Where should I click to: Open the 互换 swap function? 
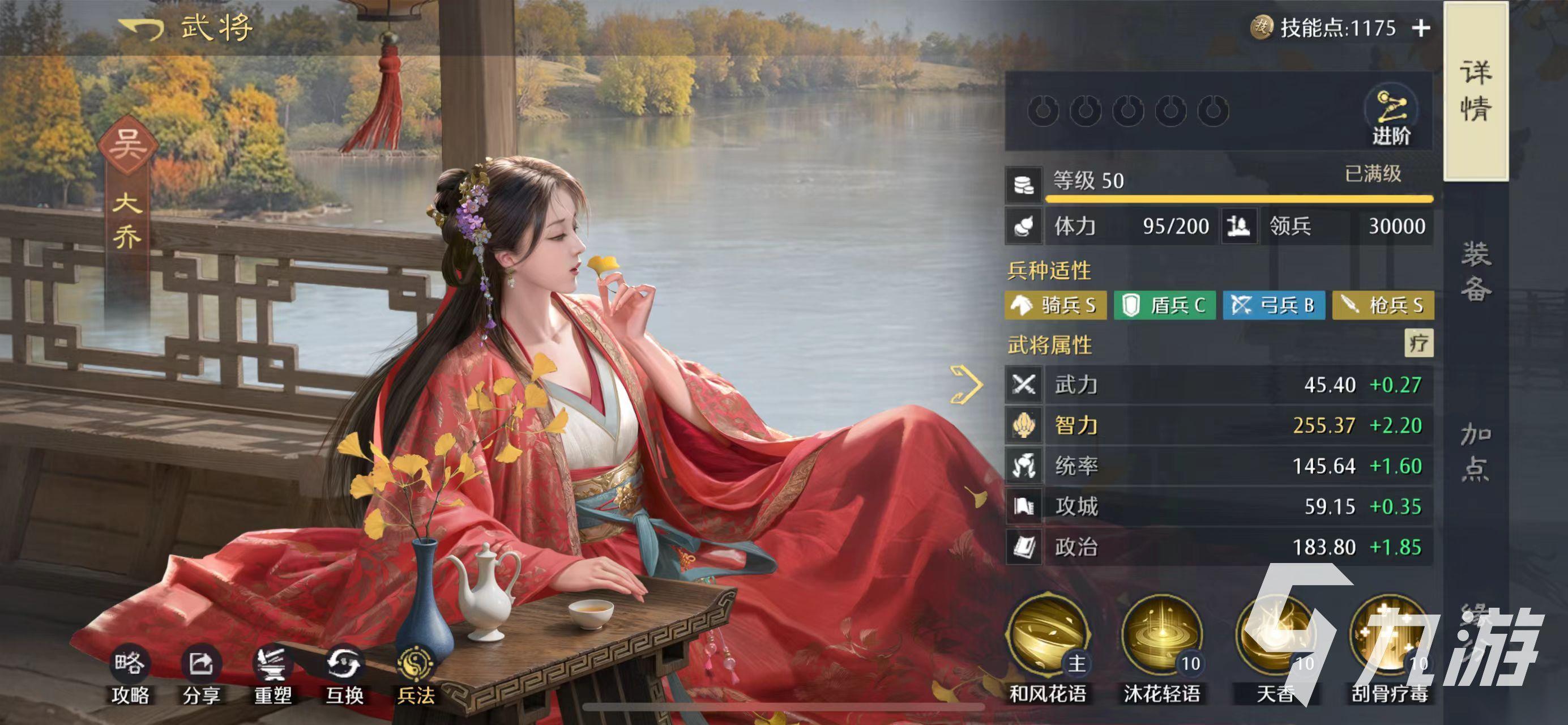click(344, 675)
